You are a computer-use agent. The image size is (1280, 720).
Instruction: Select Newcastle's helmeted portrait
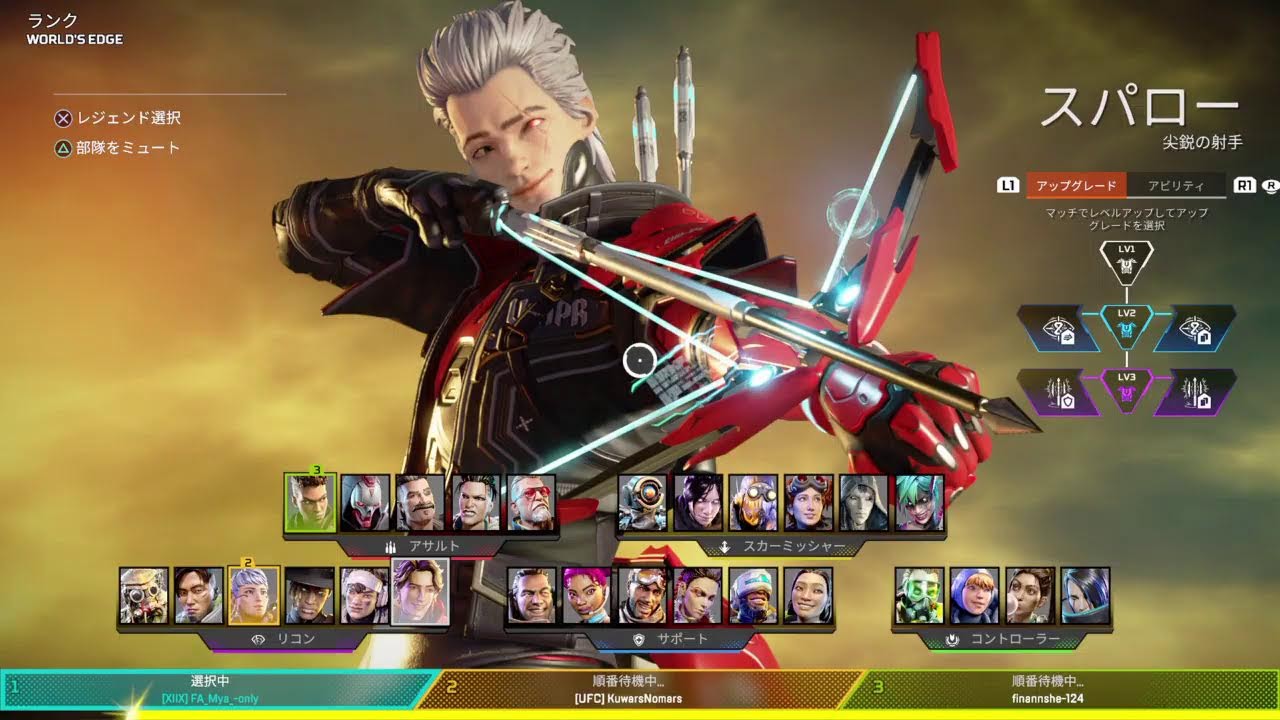coord(753,596)
